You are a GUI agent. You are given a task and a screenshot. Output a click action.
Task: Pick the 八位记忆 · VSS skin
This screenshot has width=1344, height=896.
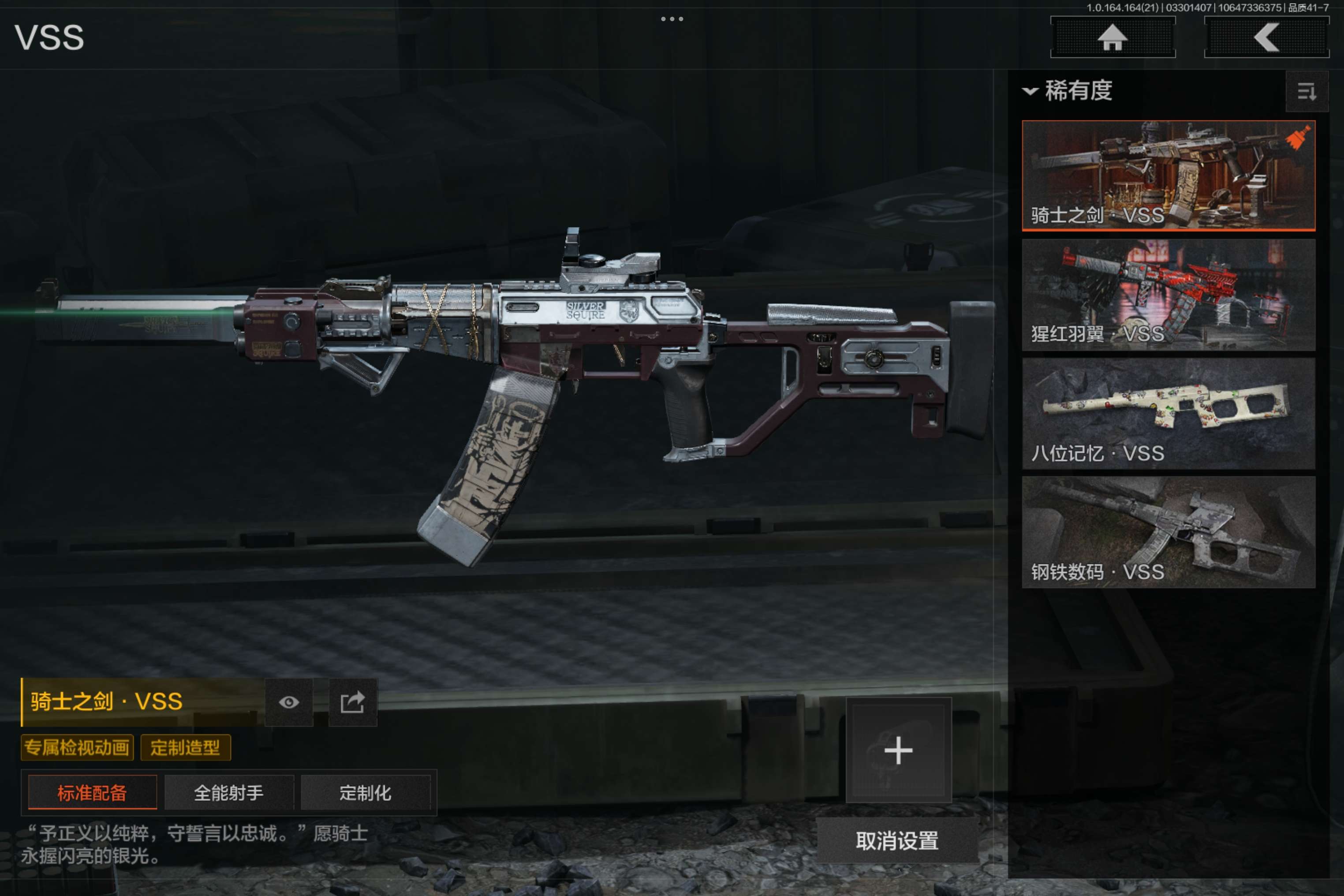tap(1168, 413)
